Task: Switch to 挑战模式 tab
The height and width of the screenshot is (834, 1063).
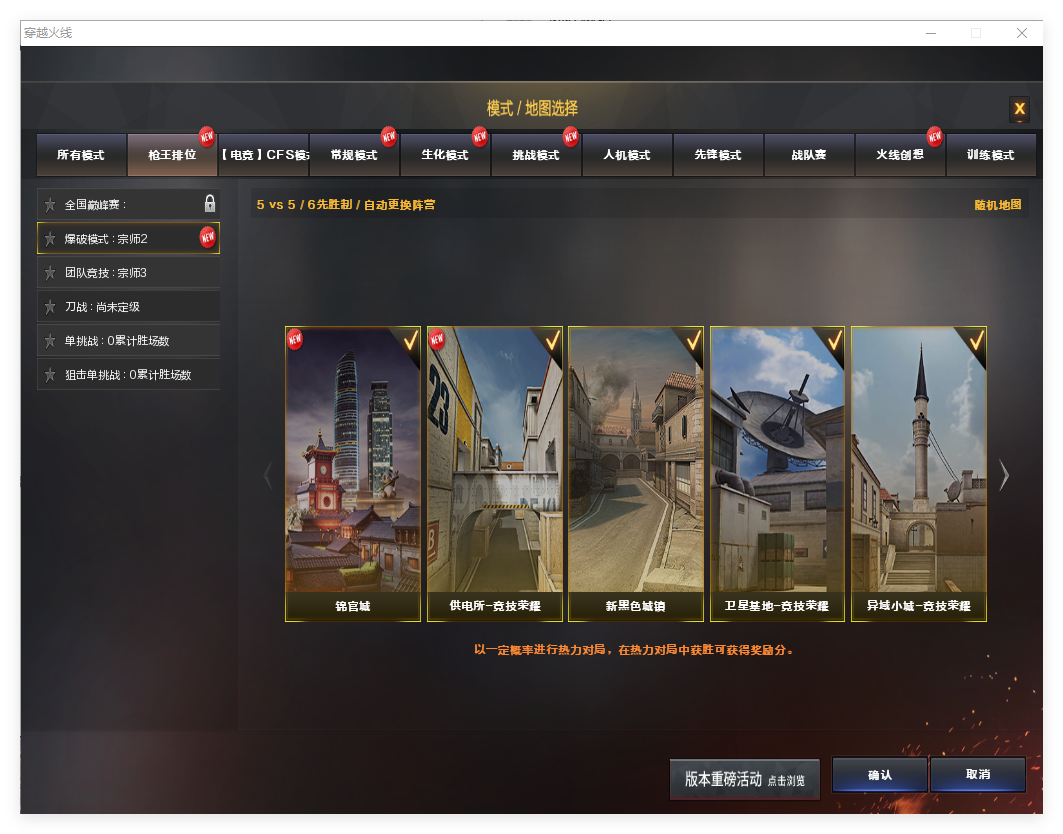Action: point(535,155)
